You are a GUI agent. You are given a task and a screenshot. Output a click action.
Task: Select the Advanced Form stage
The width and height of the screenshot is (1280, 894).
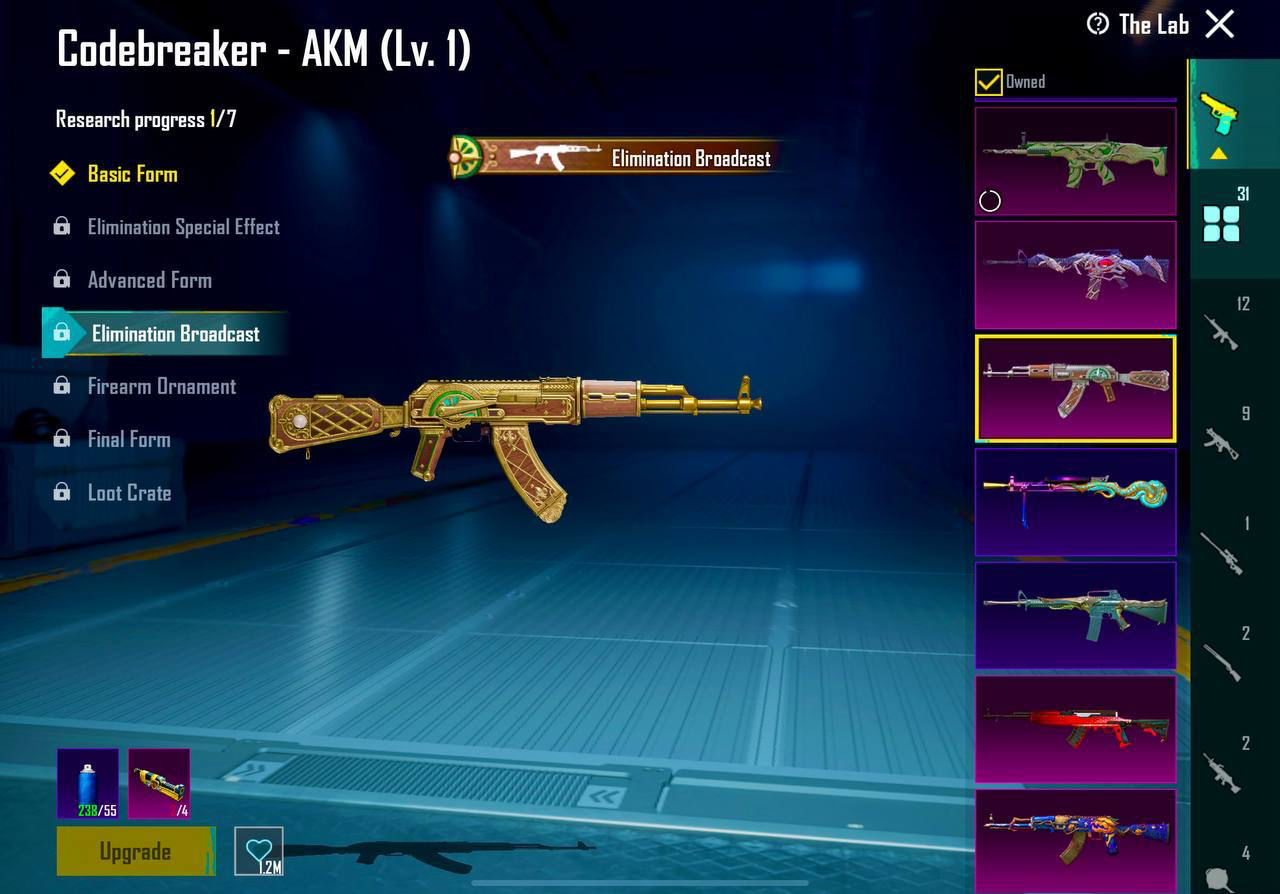click(149, 280)
